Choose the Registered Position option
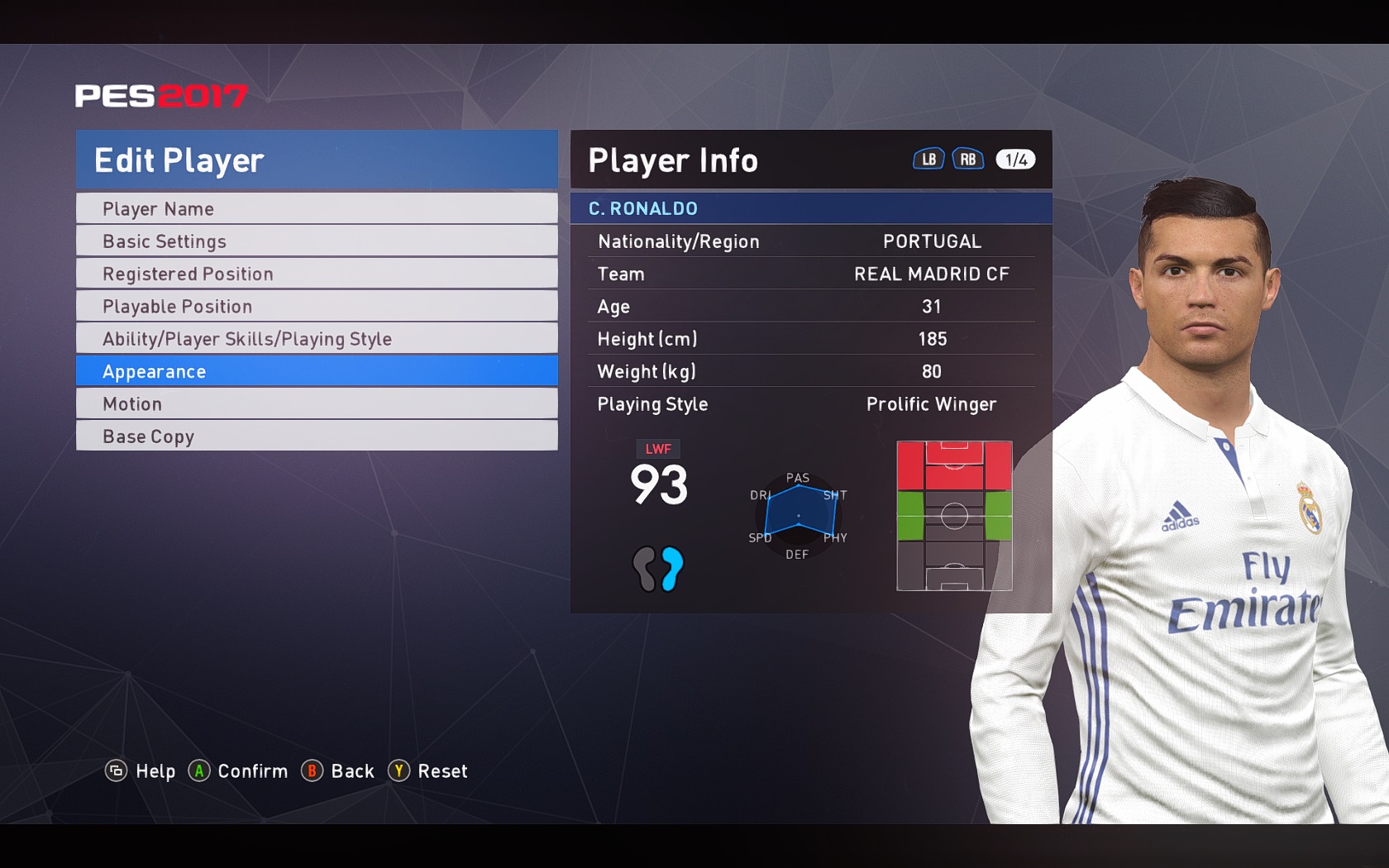The width and height of the screenshot is (1389, 868). (x=317, y=274)
